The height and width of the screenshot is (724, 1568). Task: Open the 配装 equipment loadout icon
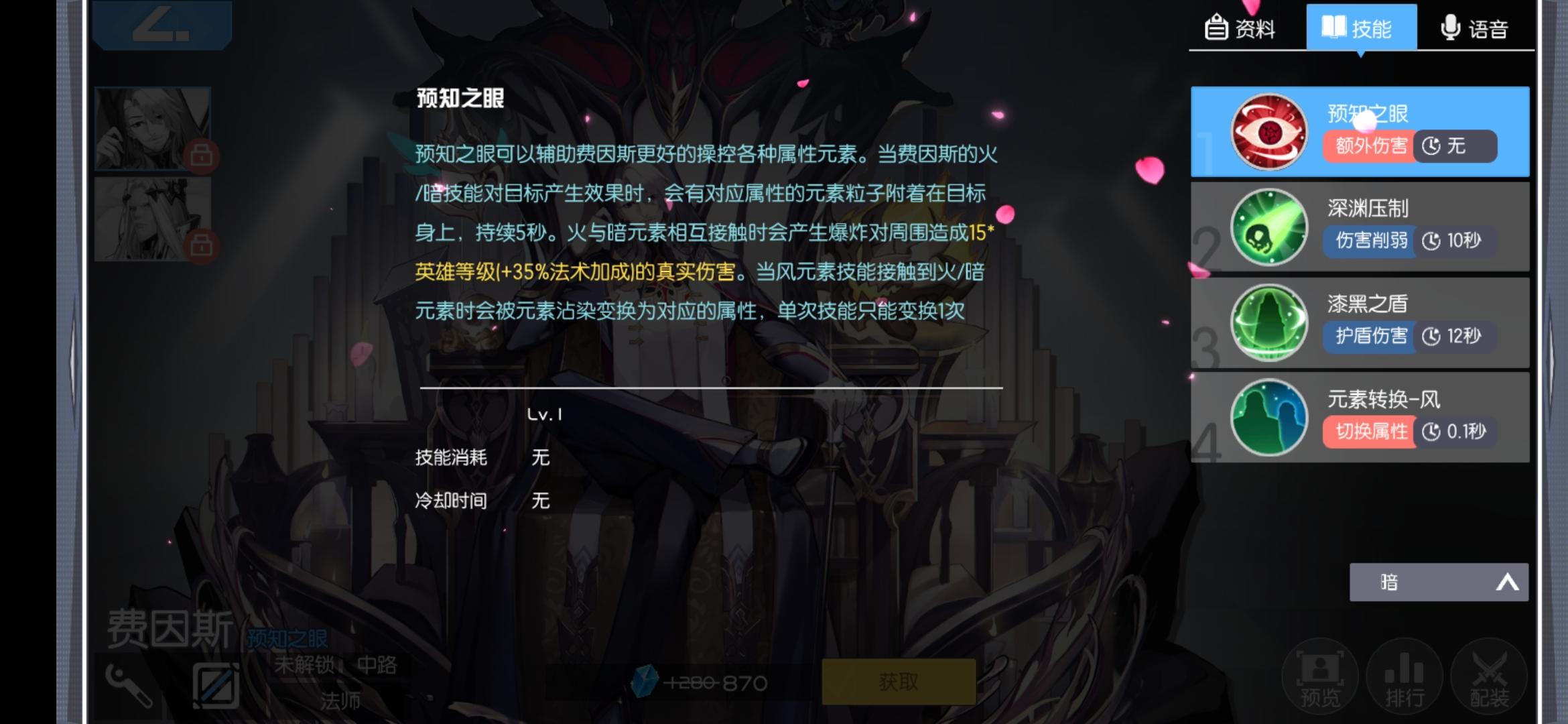click(1491, 677)
